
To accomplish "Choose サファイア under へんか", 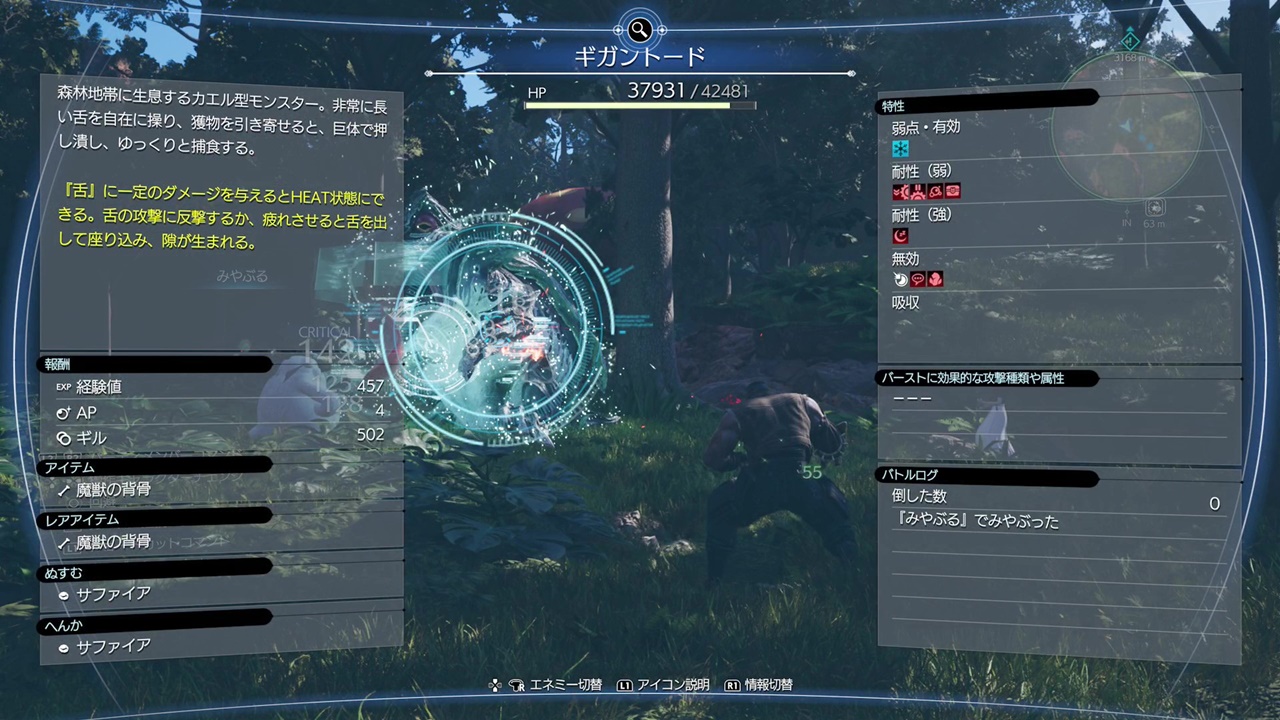I will tap(114, 646).
